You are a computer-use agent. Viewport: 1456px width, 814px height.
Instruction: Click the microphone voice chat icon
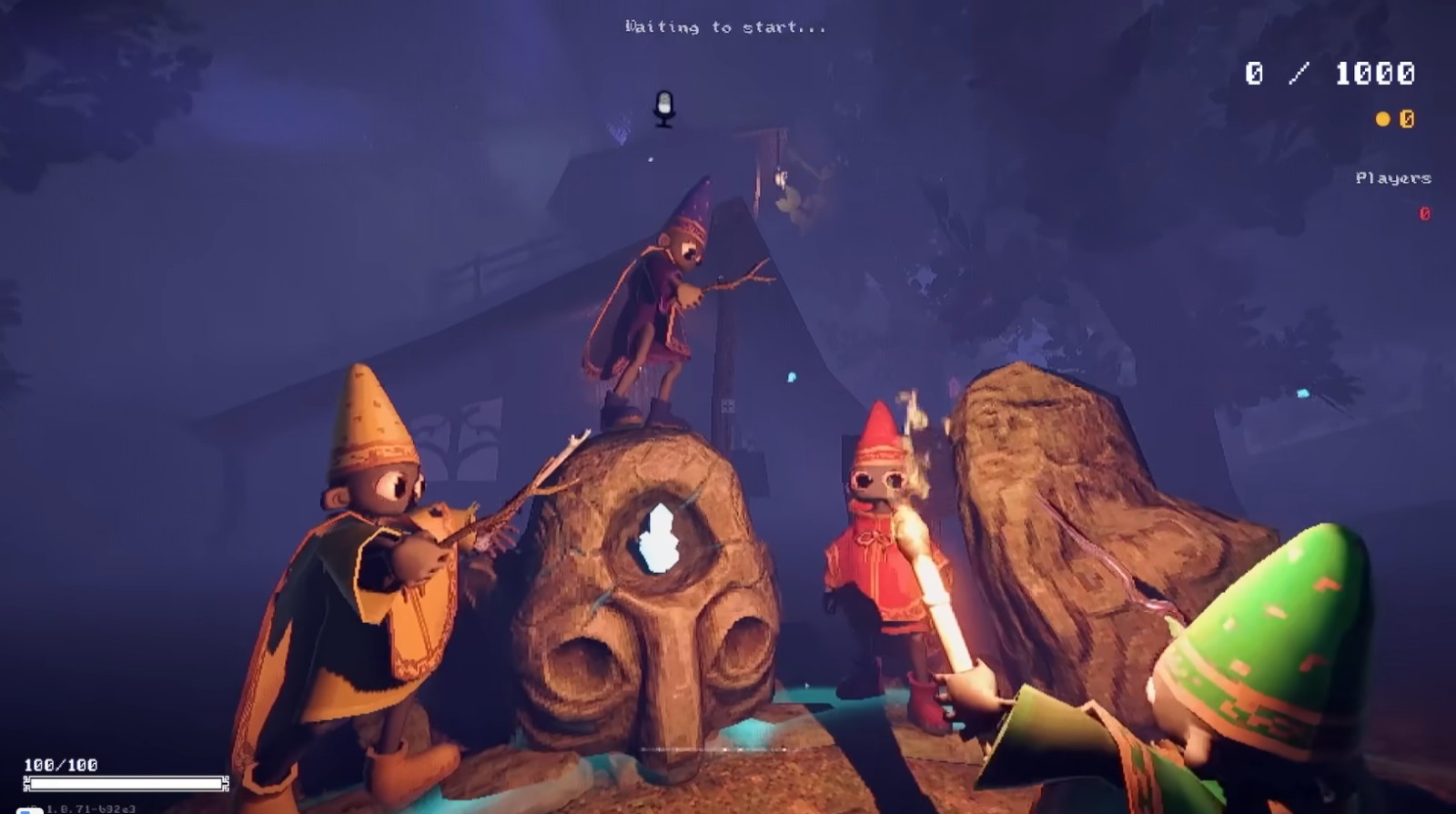(x=664, y=107)
